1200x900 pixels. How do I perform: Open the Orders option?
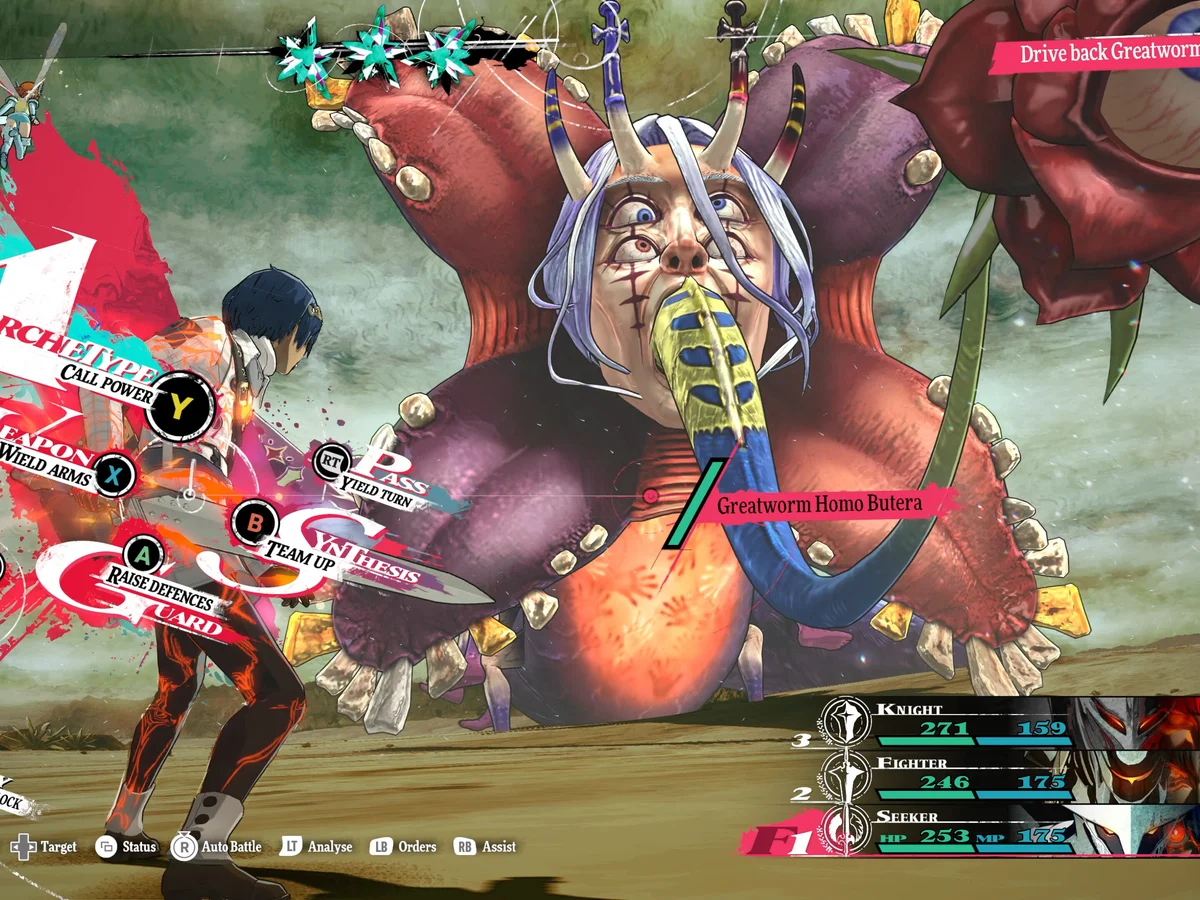click(x=404, y=847)
